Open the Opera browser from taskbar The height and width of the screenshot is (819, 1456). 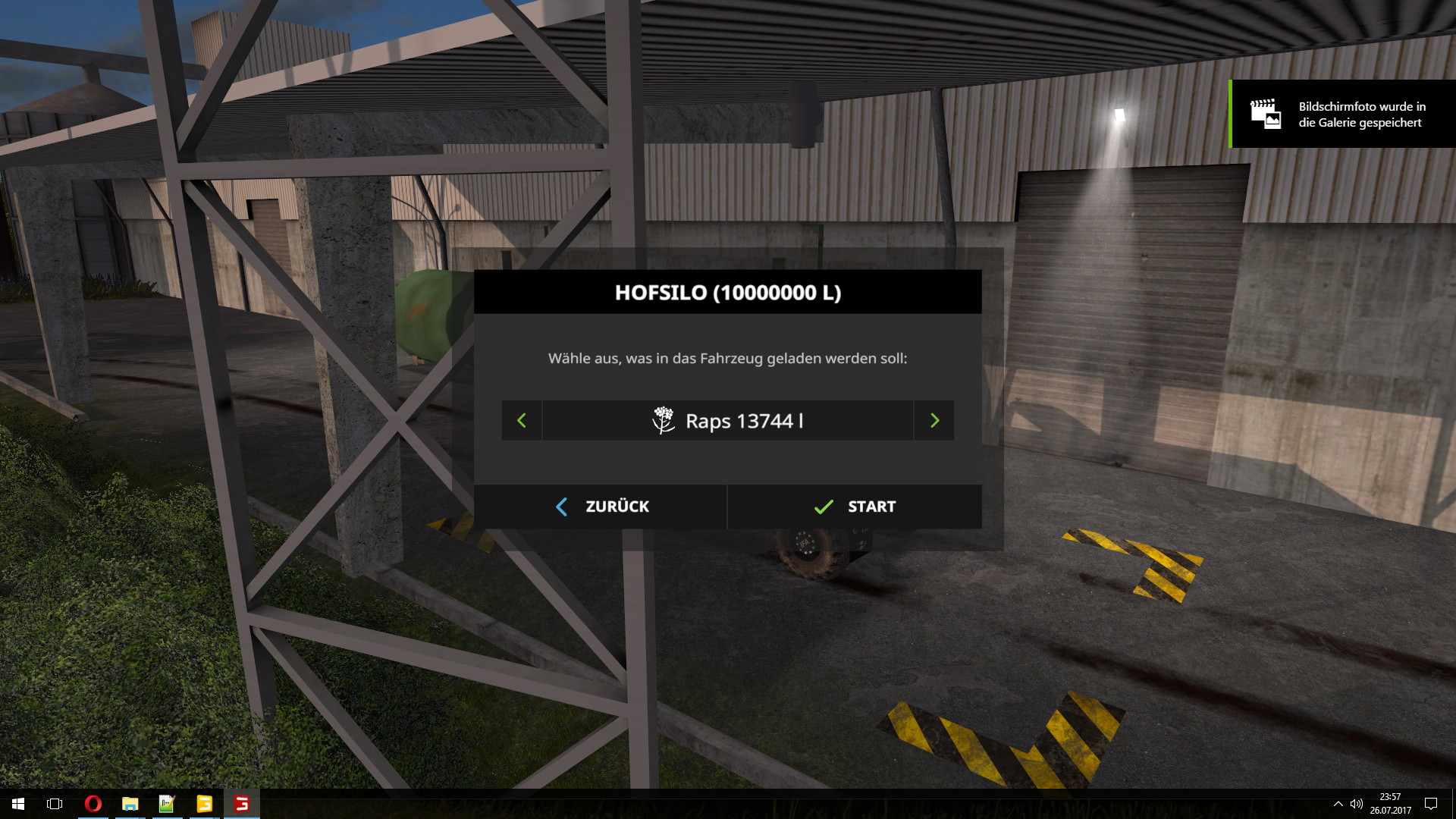click(93, 804)
